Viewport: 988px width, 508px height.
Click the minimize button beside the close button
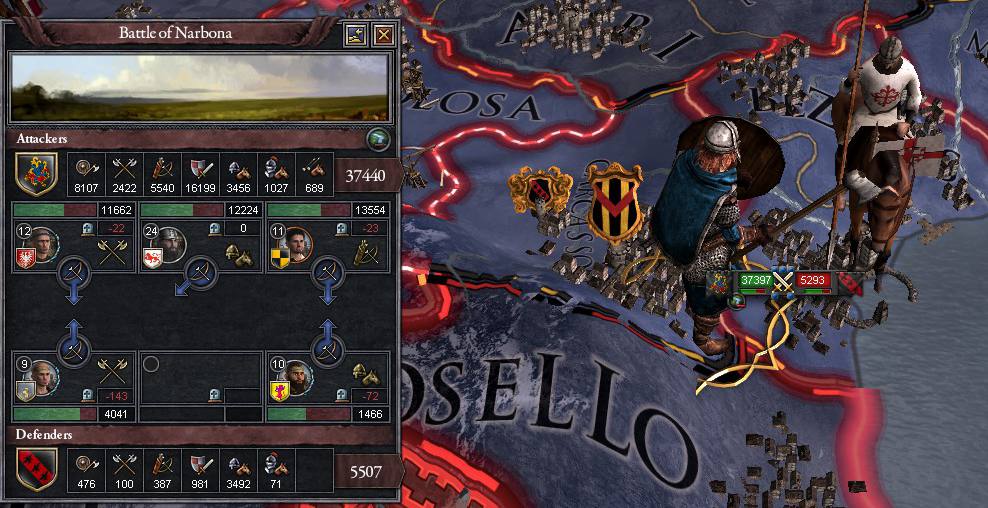point(356,36)
